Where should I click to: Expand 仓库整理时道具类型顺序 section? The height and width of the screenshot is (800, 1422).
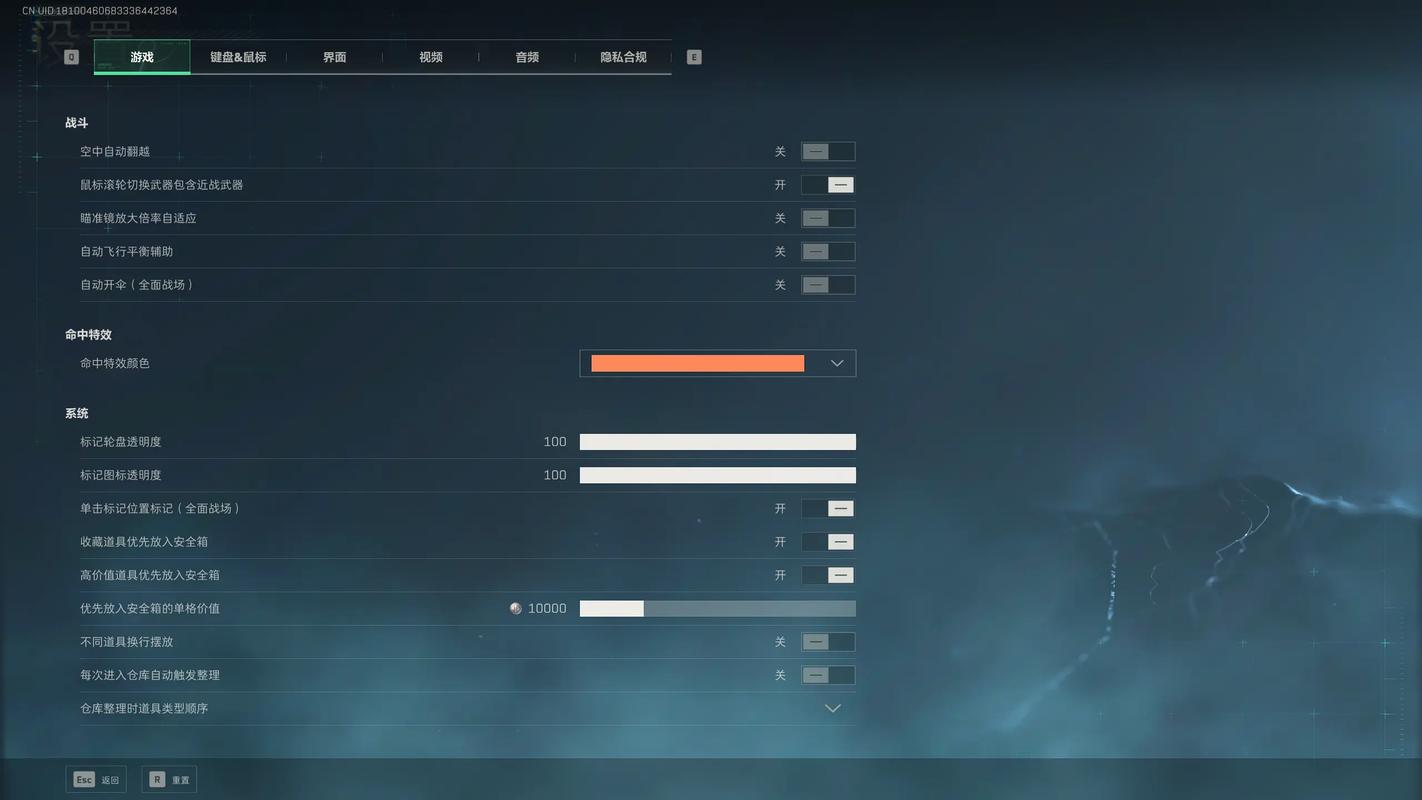click(x=832, y=708)
